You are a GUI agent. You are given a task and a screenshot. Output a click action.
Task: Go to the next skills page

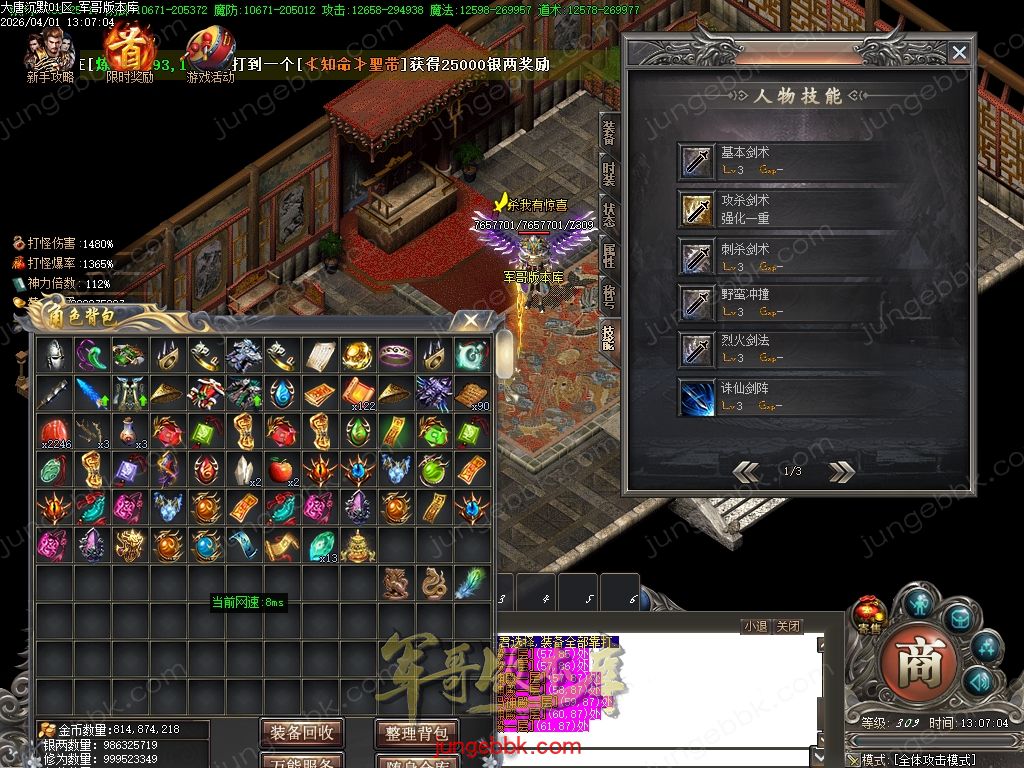coord(841,472)
